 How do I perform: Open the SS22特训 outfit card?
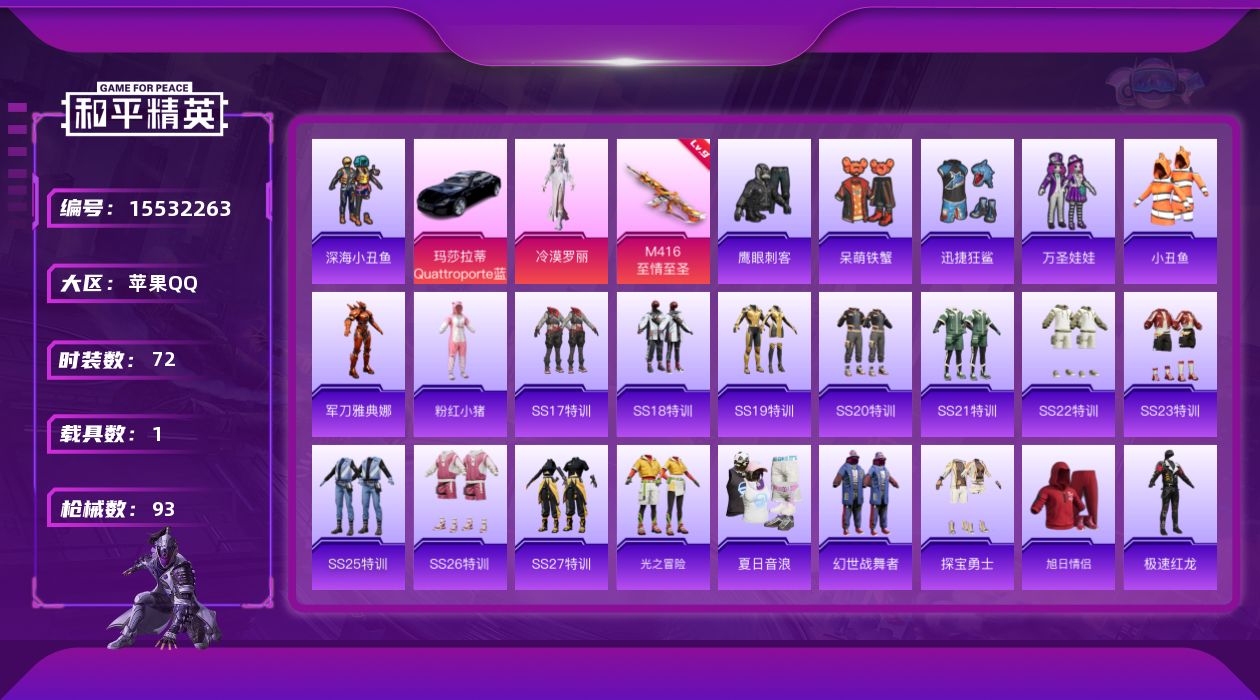pos(1068,364)
